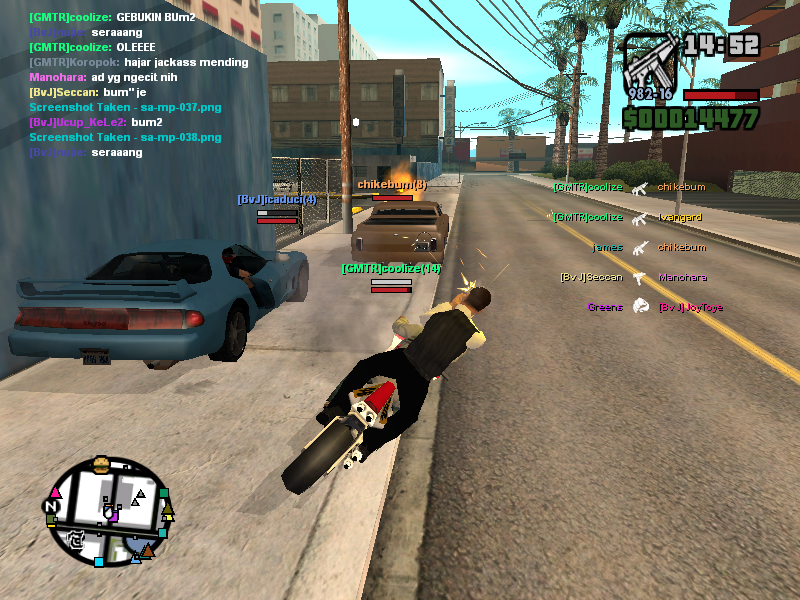Click the orange triangle marker on the radar
This screenshot has height=600, width=800.
[147, 550]
